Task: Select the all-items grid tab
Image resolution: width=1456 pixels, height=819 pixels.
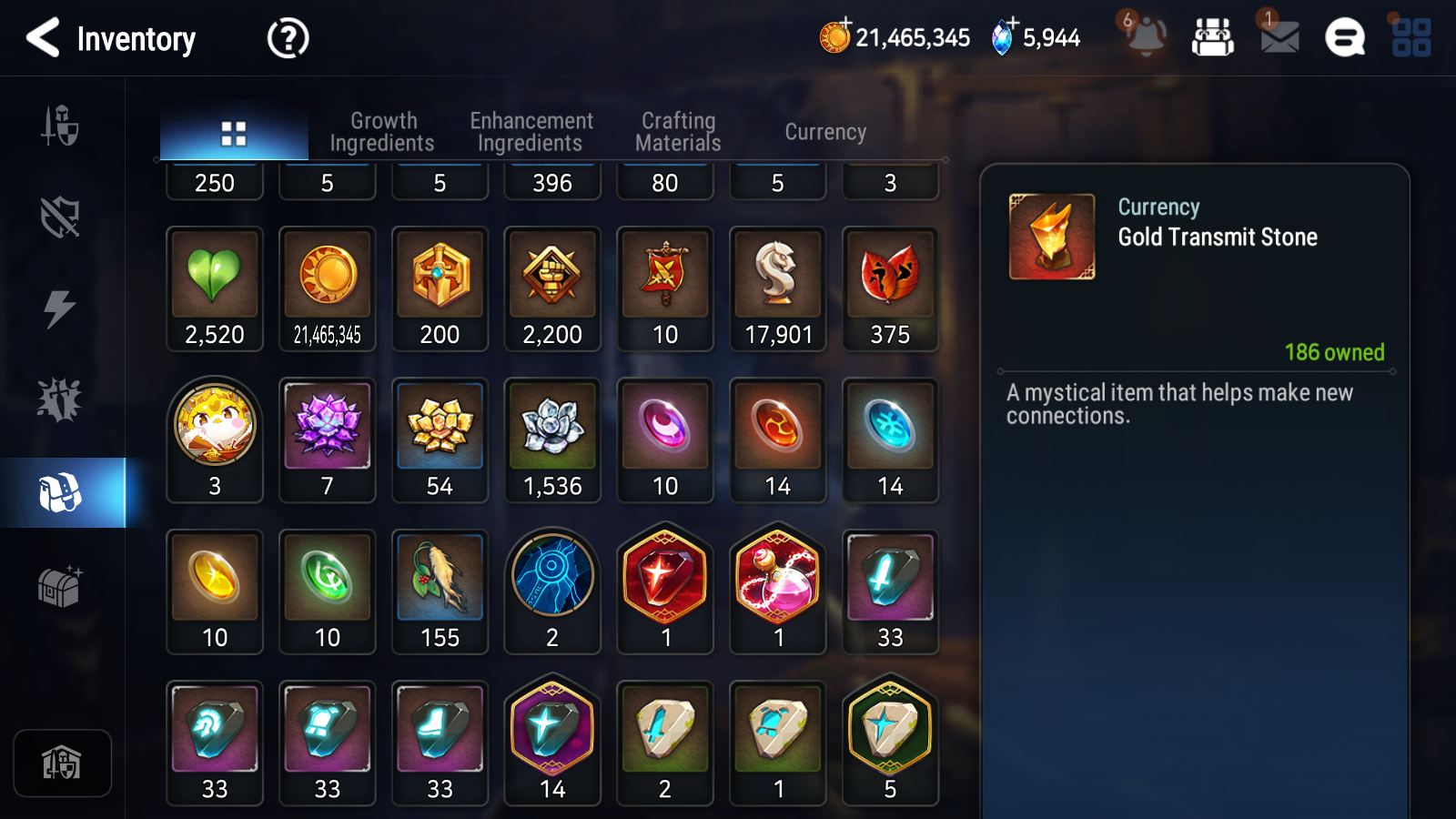Action: (x=234, y=134)
